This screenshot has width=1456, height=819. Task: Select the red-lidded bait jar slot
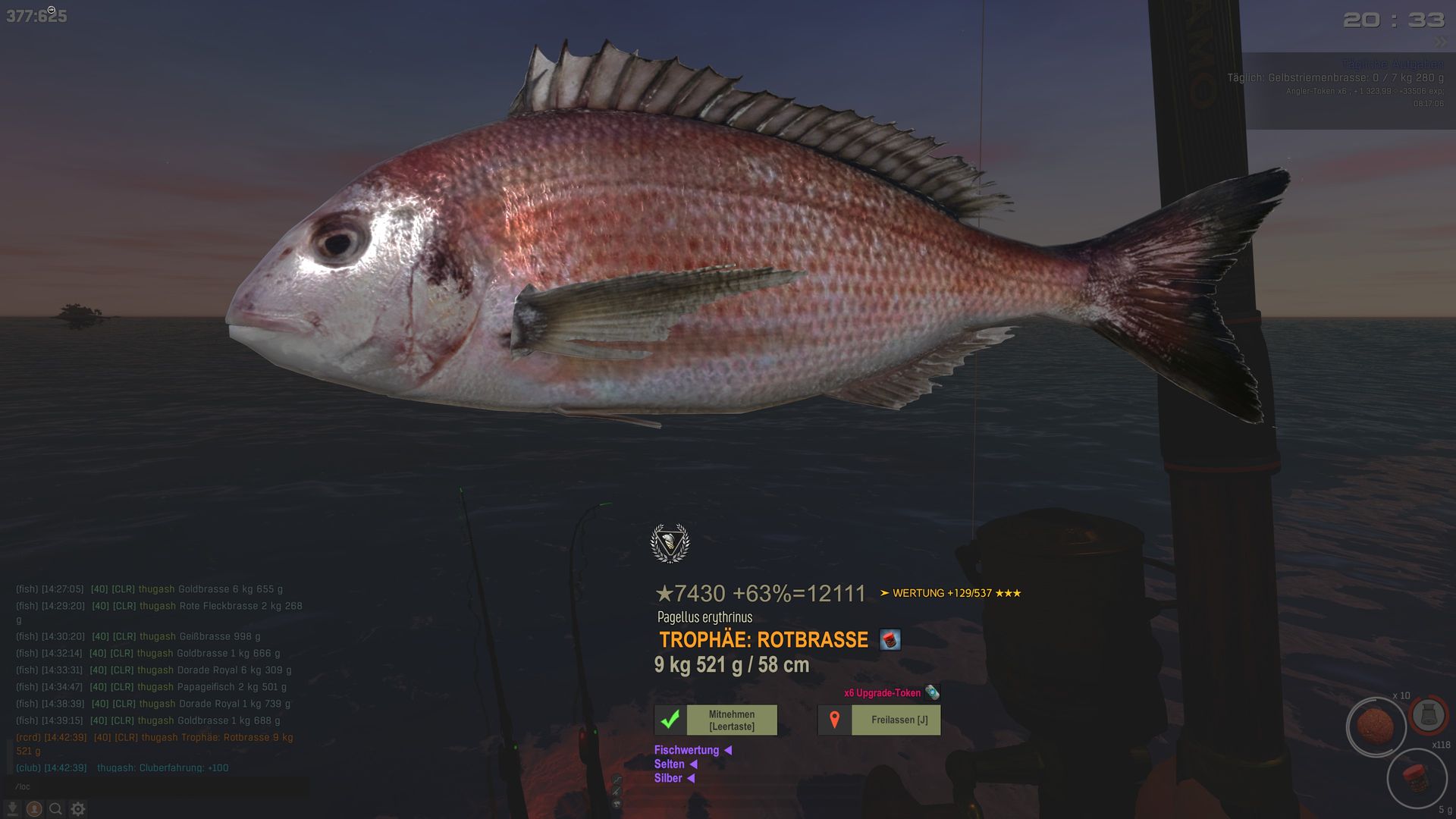click(x=1415, y=777)
